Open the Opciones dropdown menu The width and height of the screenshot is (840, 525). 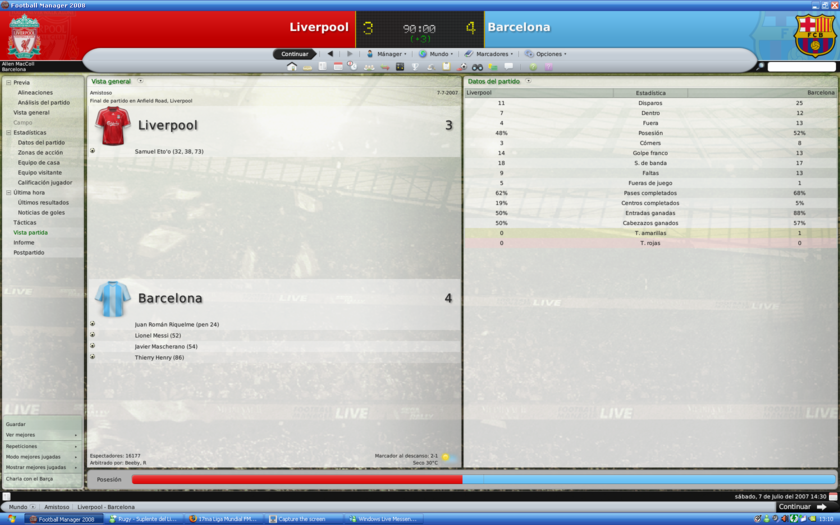[x=548, y=54]
